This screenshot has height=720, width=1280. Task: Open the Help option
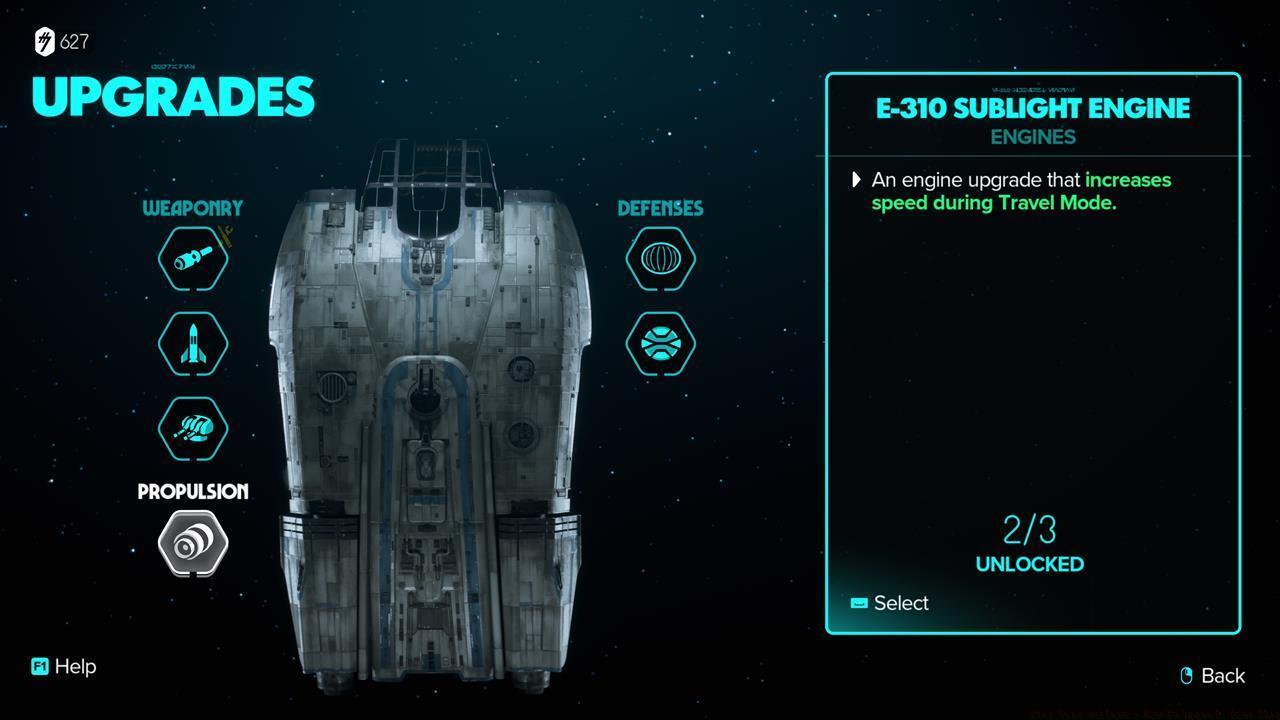point(65,667)
